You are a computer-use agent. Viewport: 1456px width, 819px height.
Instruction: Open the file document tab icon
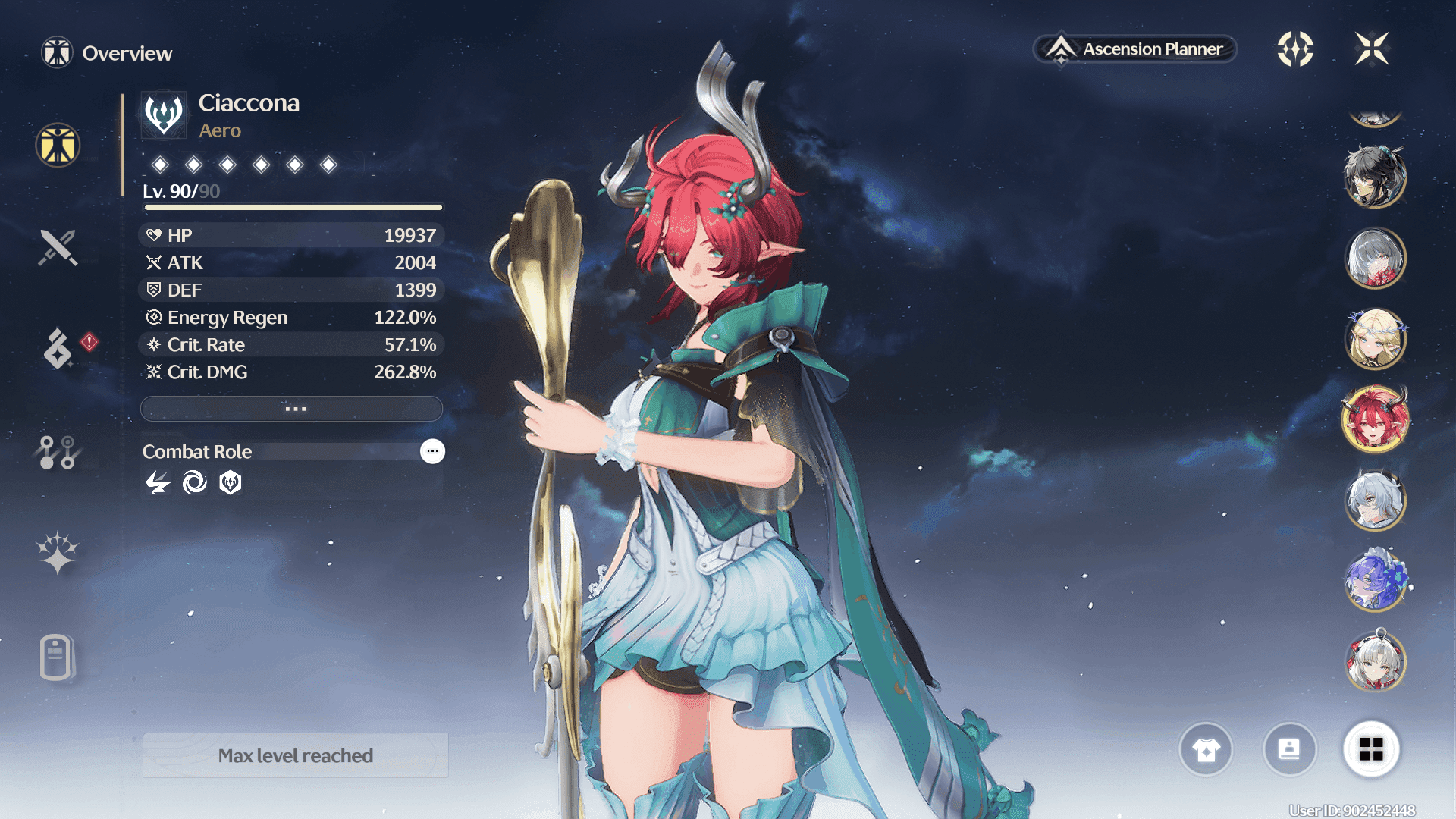[x=56, y=657]
